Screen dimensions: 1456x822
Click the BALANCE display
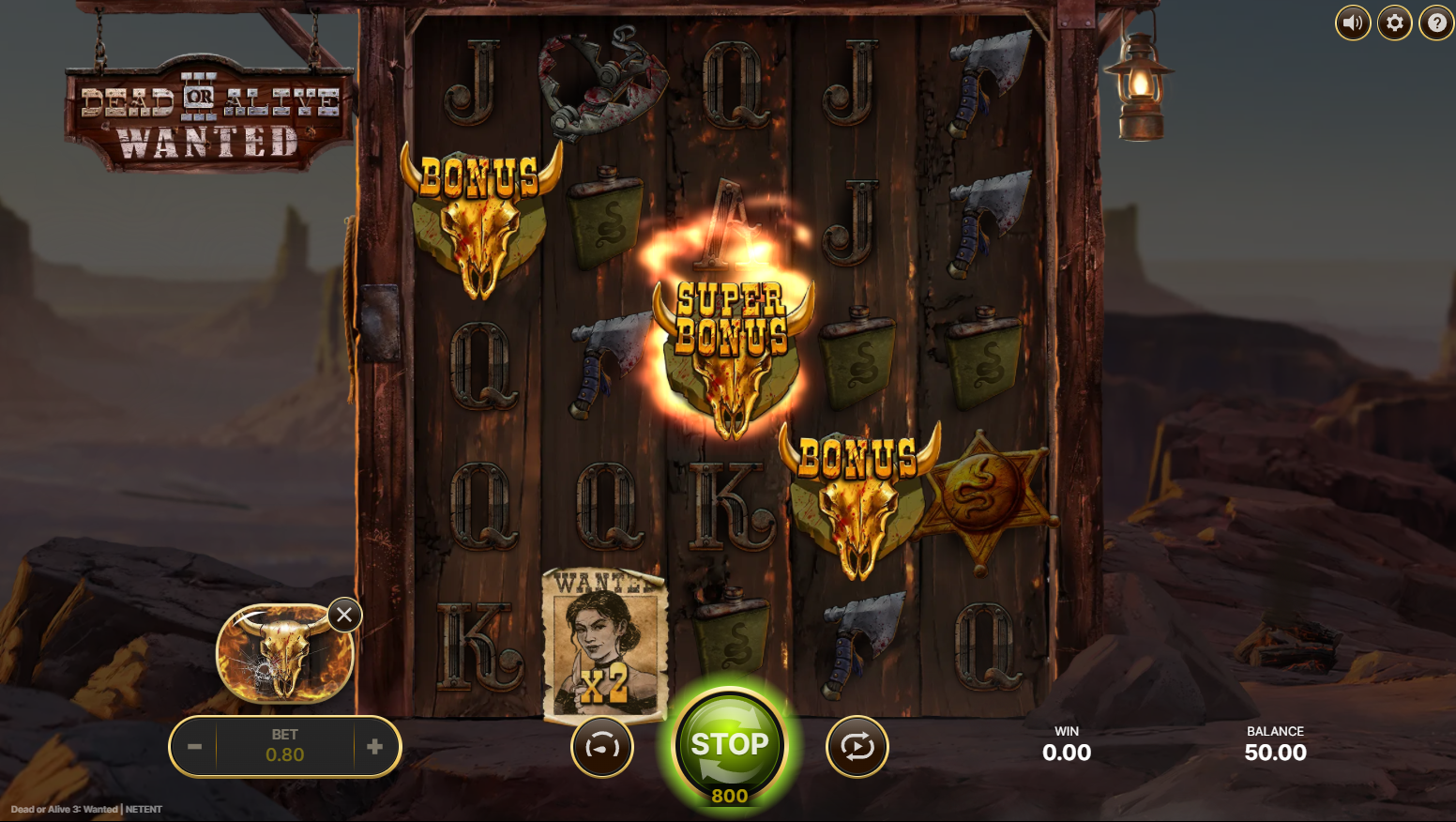[1276, 744]
